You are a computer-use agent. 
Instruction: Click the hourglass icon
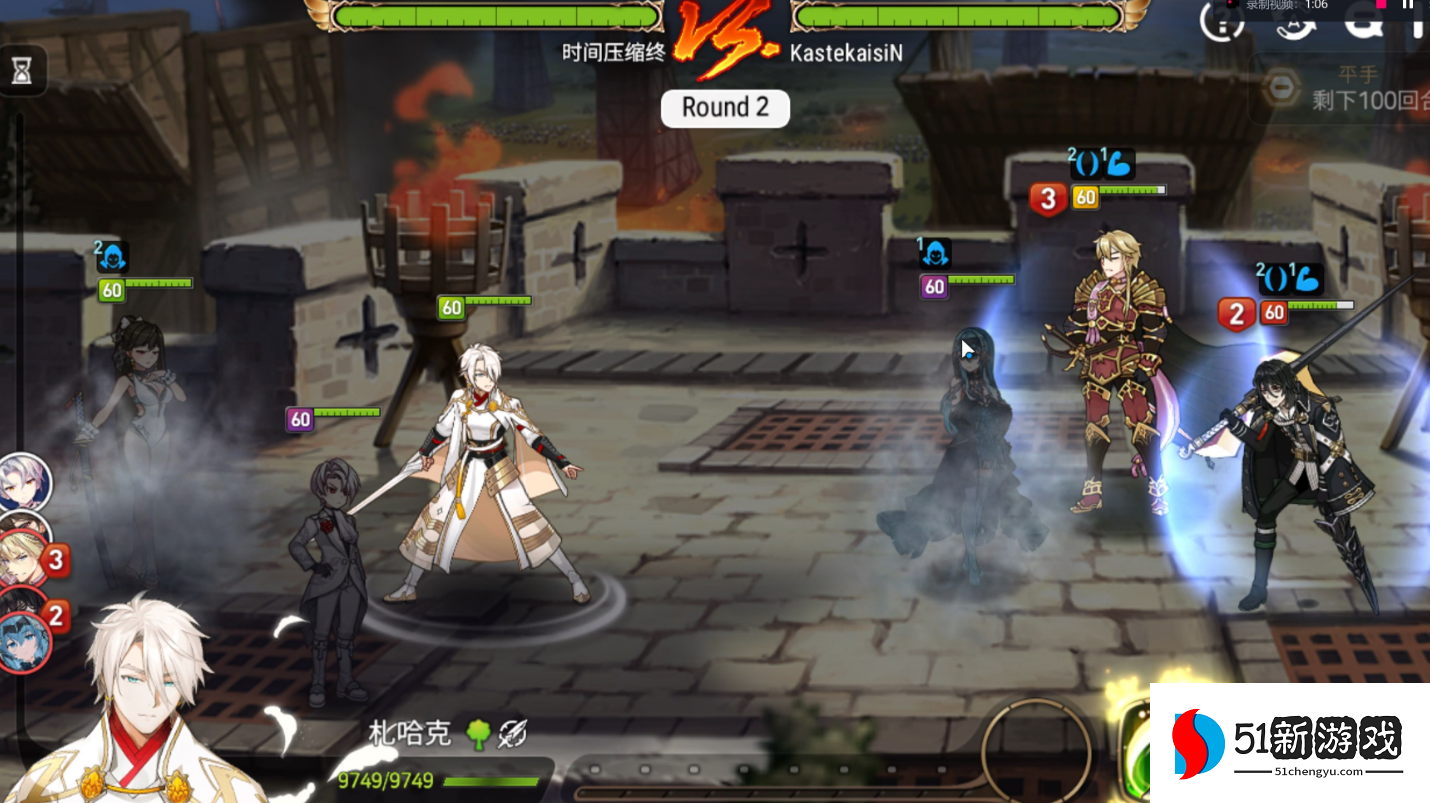pos(21,70)
